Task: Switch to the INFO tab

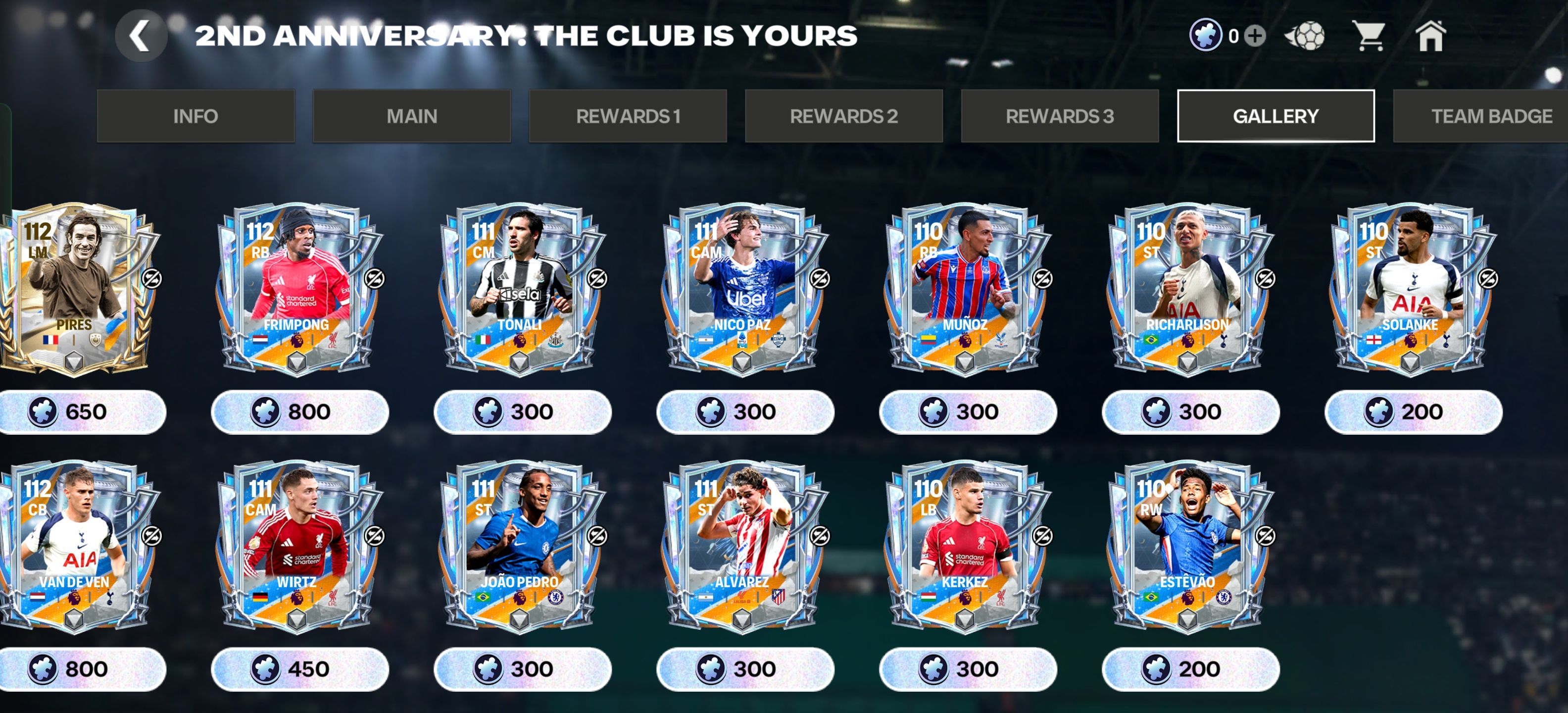Action: [x=196, y=116]
